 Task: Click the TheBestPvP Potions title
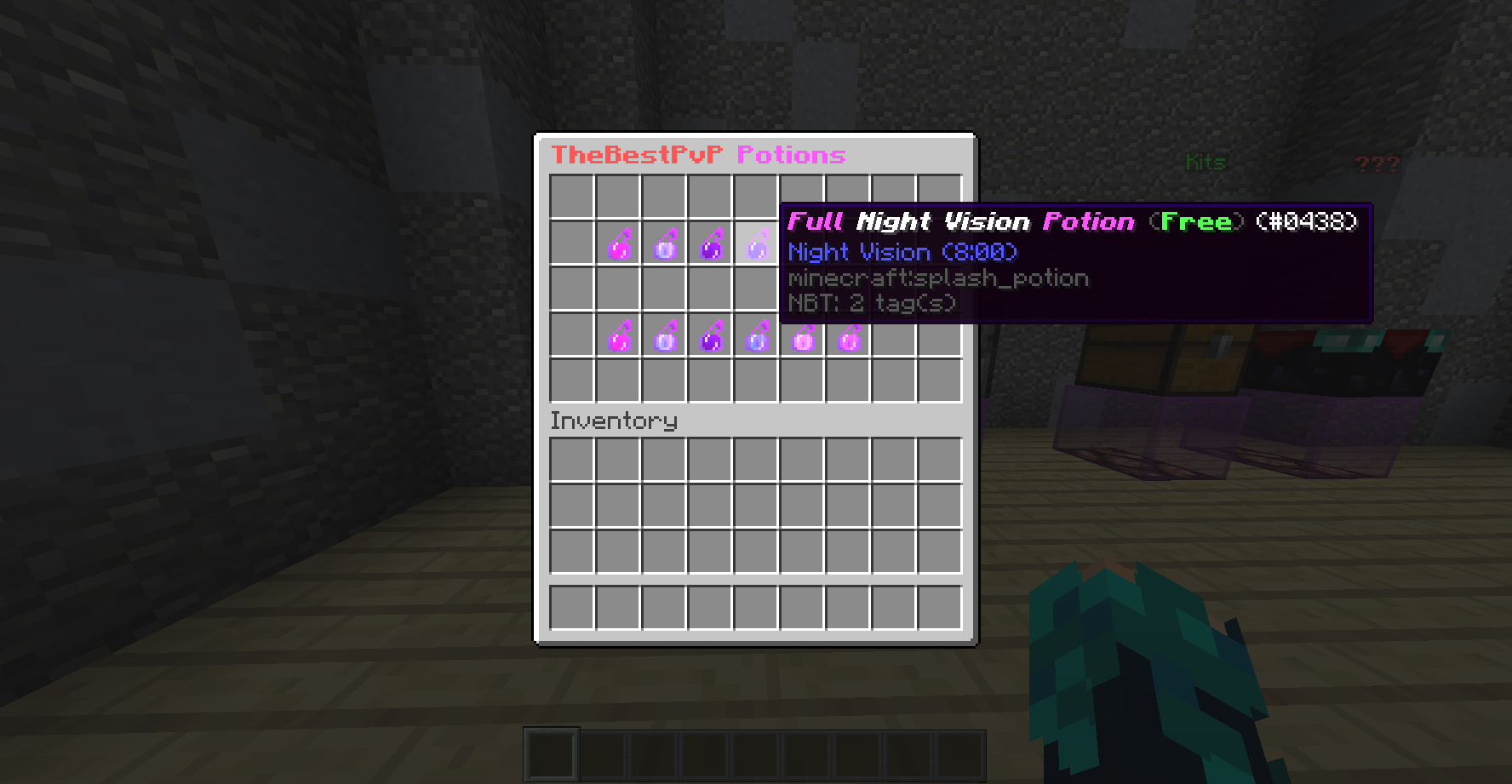pos(698,156)
